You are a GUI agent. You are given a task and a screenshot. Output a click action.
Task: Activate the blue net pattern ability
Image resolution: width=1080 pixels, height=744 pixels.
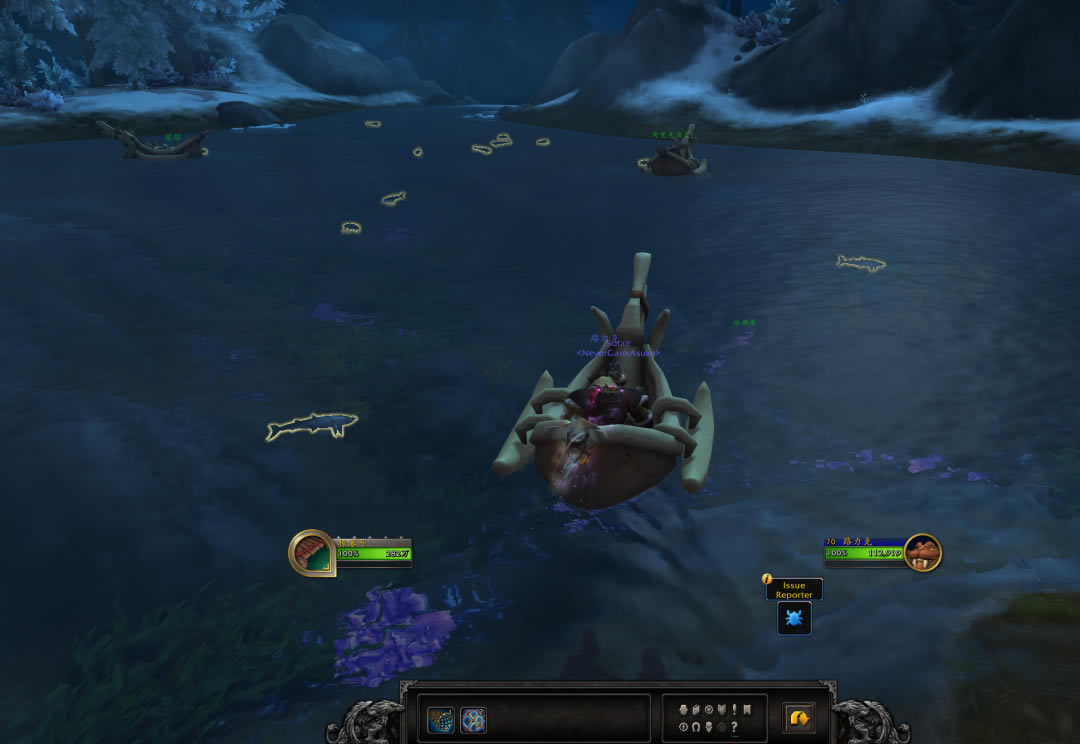(474, 720)
